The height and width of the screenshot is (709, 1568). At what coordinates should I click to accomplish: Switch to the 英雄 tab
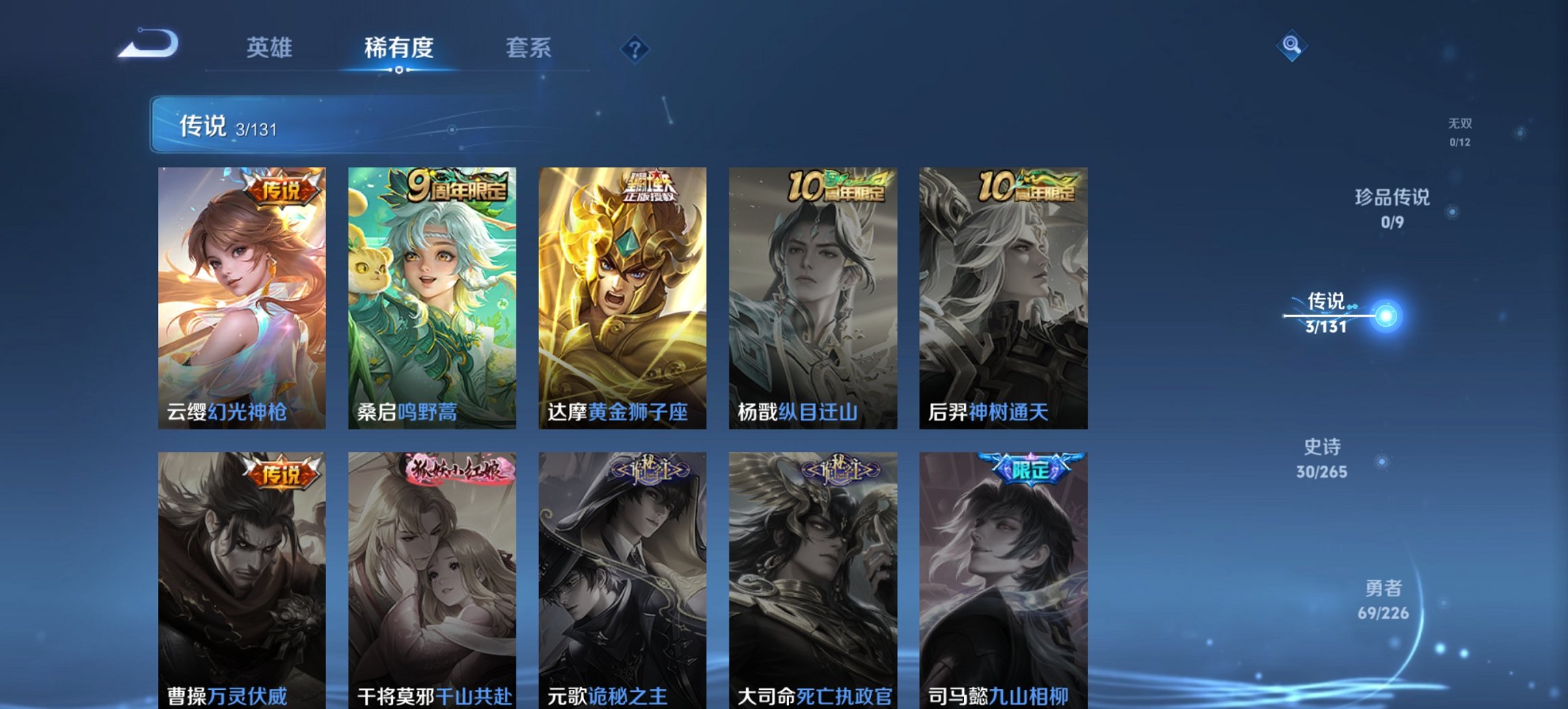271,48
